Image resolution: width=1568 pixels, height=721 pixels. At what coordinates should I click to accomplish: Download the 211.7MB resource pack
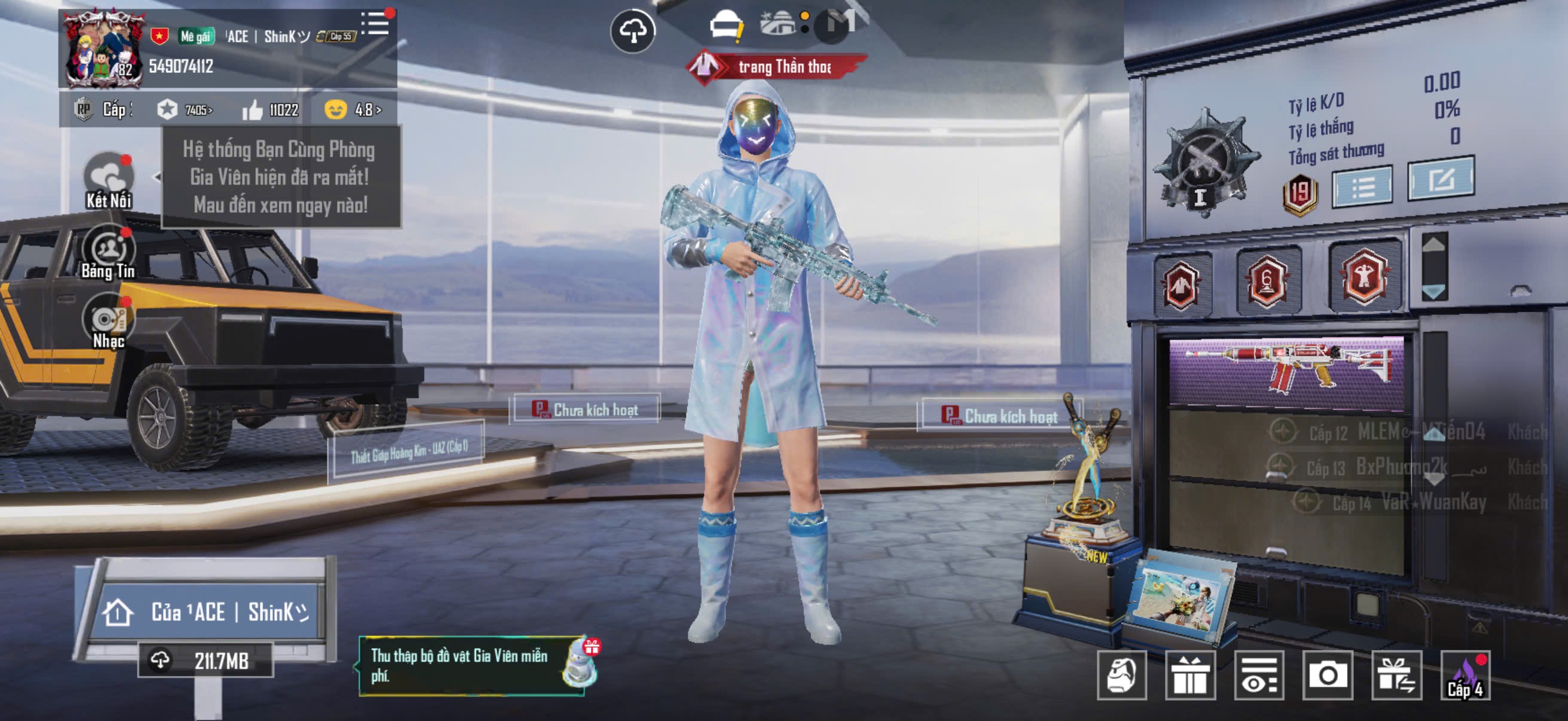click(x=205, y=660)
